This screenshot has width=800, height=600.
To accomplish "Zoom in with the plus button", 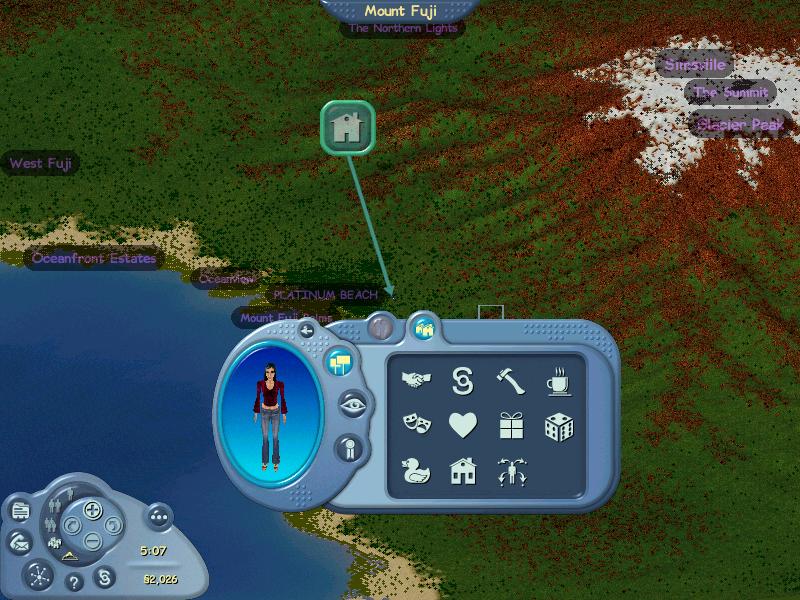I will (x=92, y=510).
